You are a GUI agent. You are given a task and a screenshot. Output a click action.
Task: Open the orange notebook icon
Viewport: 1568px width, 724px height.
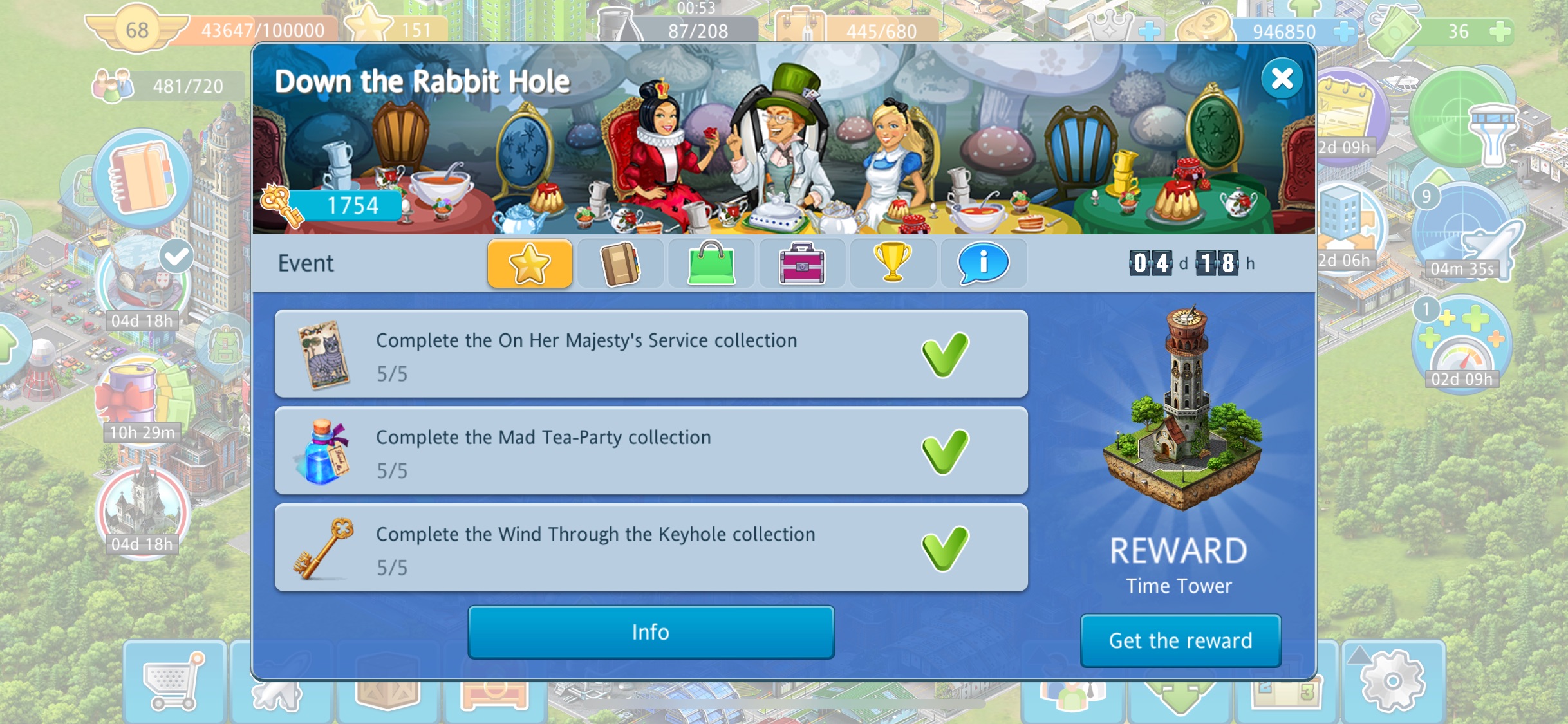pos(142,177)
